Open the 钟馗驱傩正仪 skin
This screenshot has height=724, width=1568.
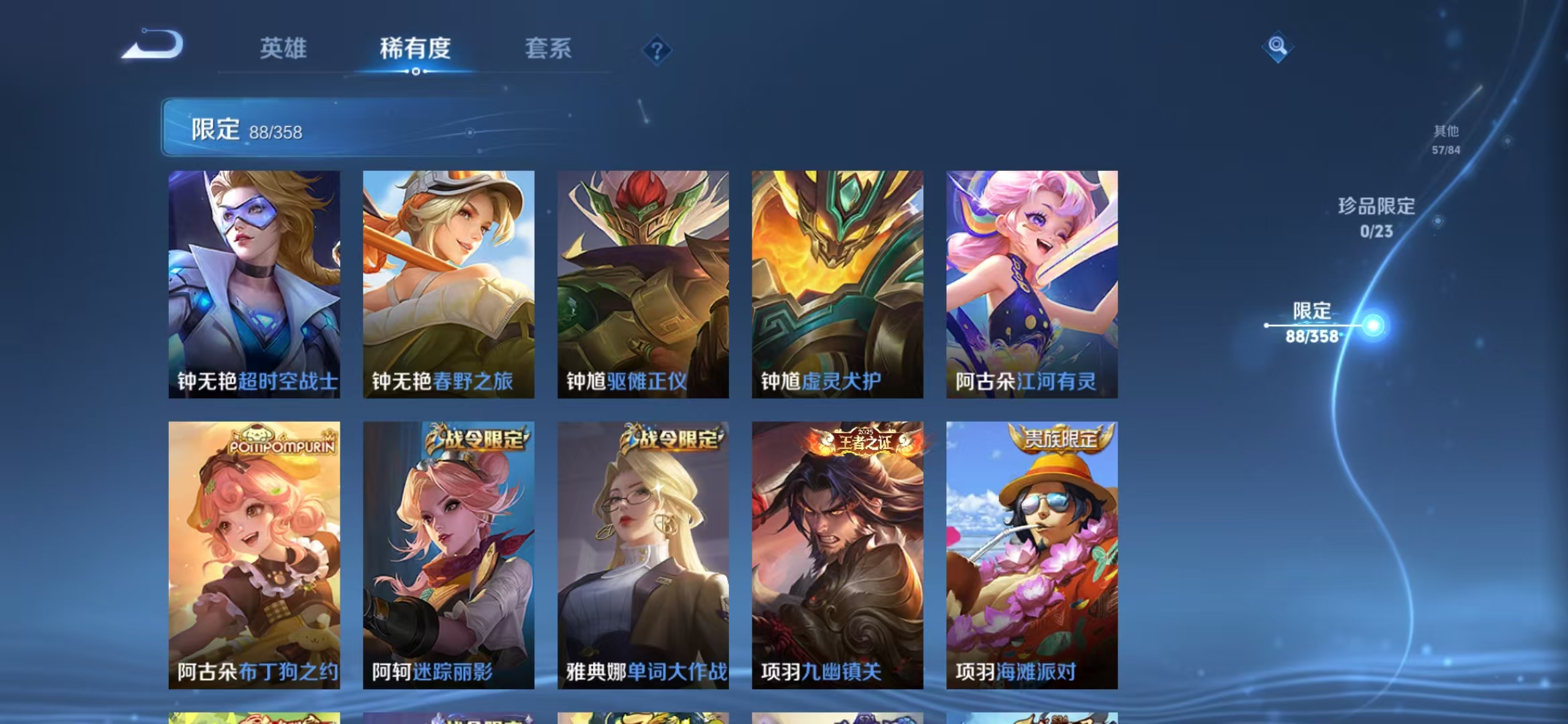(x=643, y=282)
